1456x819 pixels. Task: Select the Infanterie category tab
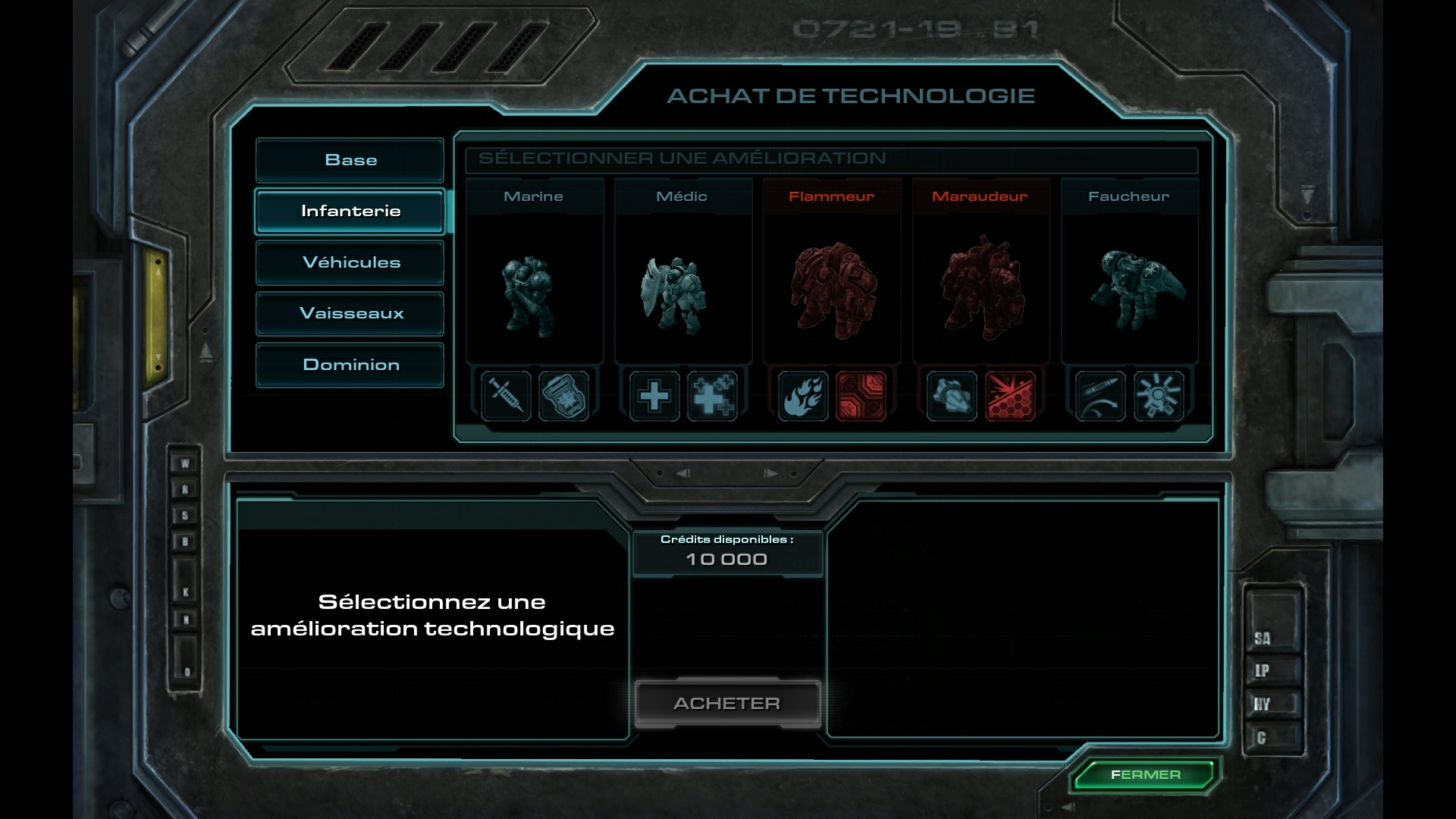tap(350, 211)
